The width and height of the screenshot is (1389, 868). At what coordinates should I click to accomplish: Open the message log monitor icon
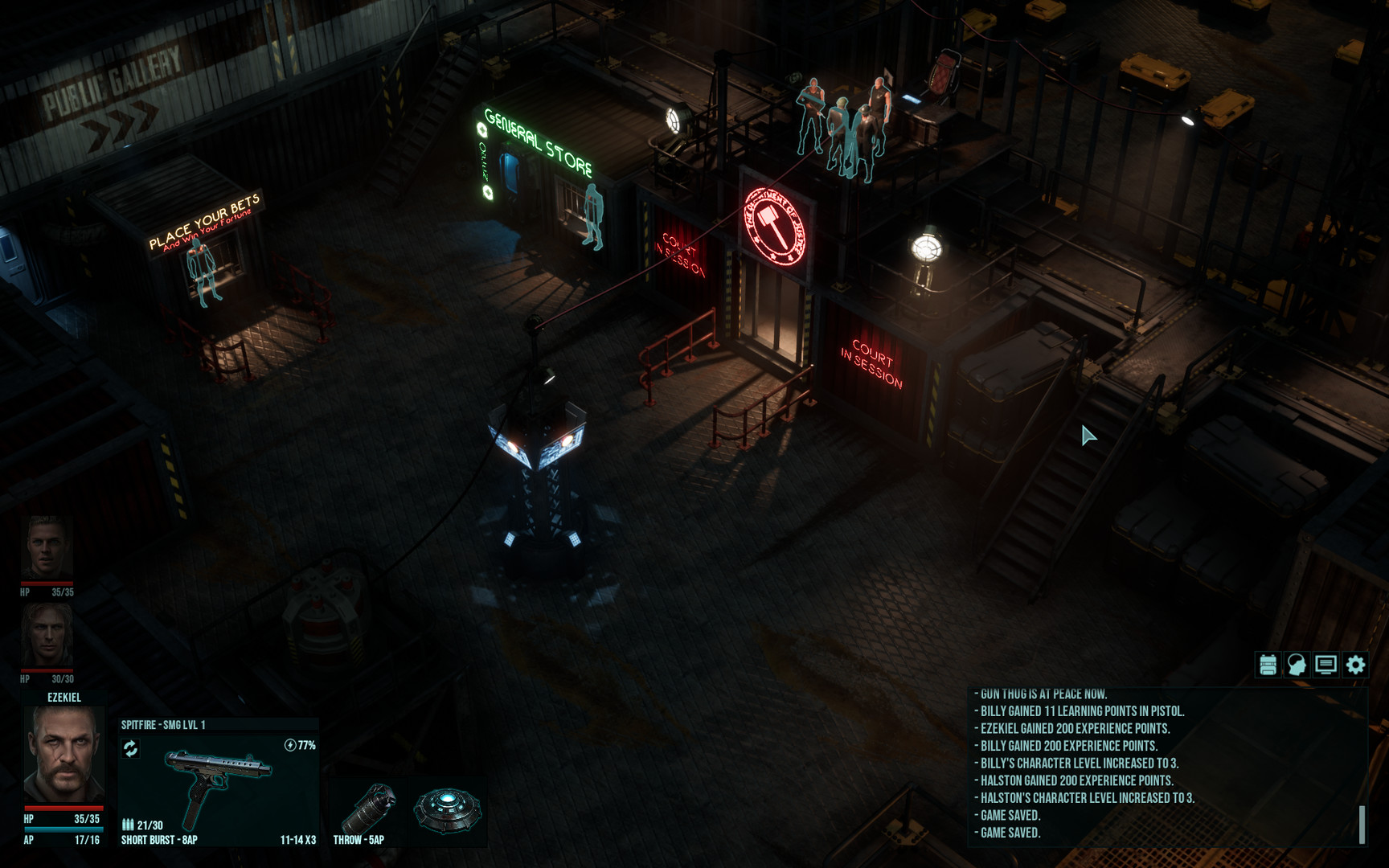click(x=1325, y=664)
